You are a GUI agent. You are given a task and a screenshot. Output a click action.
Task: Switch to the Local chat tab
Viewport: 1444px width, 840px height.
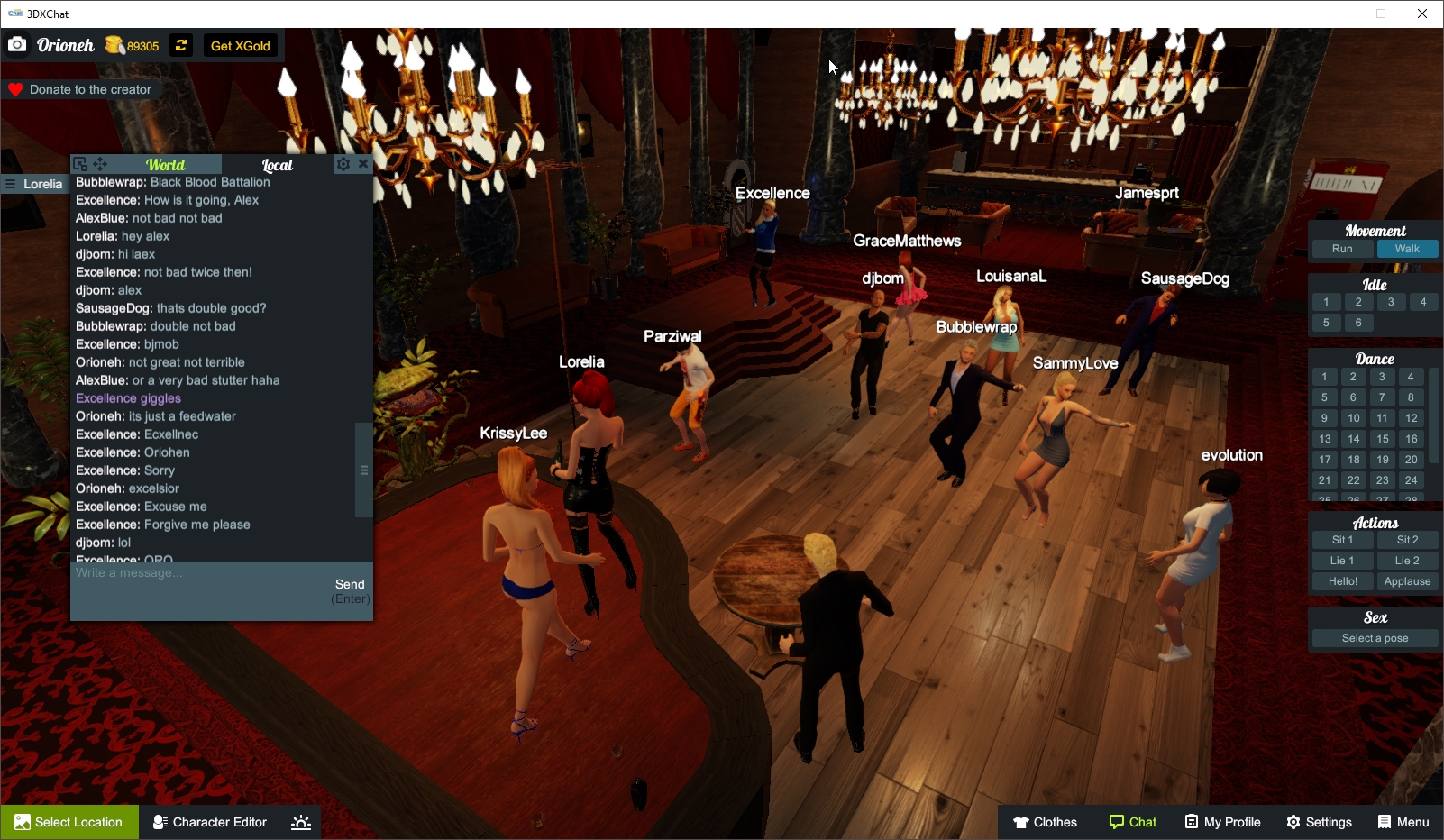(278, 165)
